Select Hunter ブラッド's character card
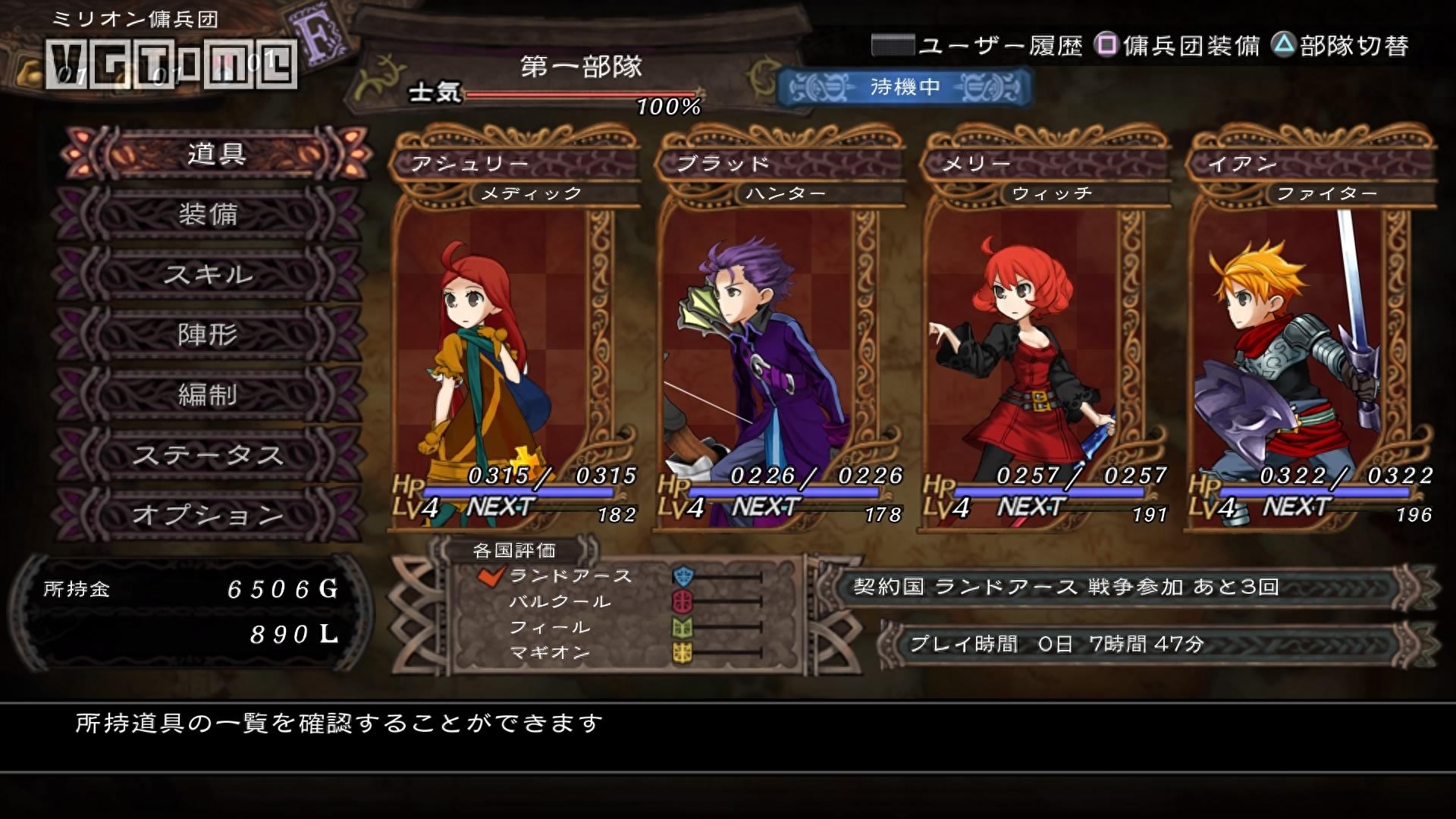Image resolution: width=1456 pixels, height=819 pixels. point(780,334)
